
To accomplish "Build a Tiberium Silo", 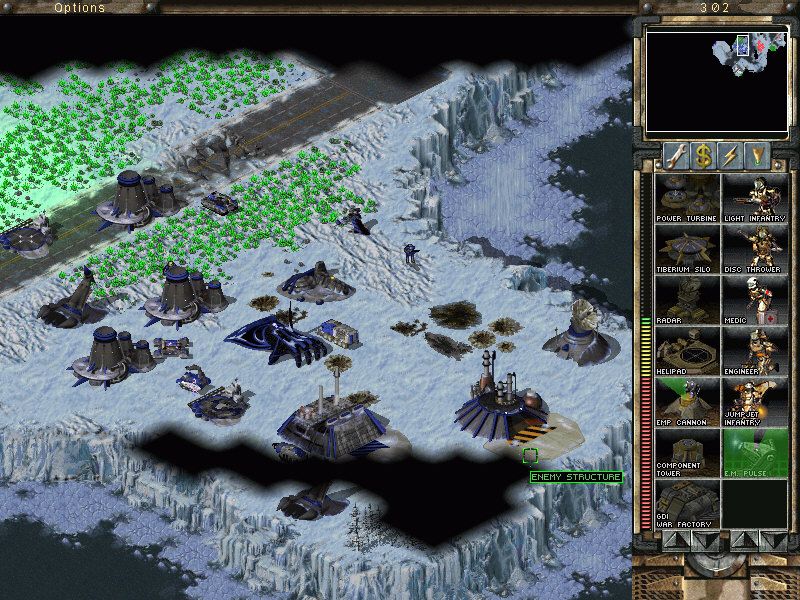I will pos(687,249).
